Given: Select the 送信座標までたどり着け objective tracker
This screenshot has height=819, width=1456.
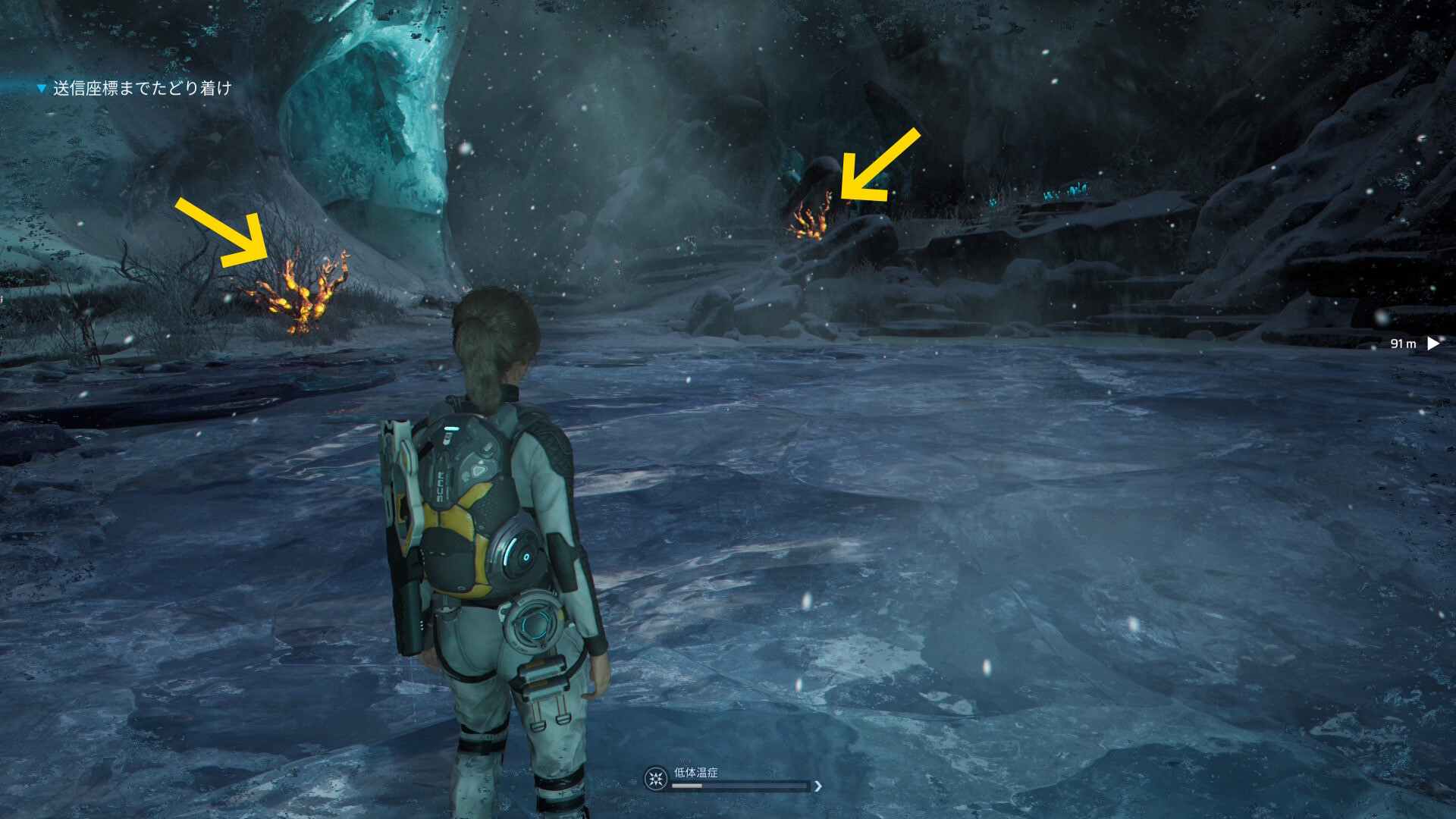Looking at the screenshot, I should 141,89.
